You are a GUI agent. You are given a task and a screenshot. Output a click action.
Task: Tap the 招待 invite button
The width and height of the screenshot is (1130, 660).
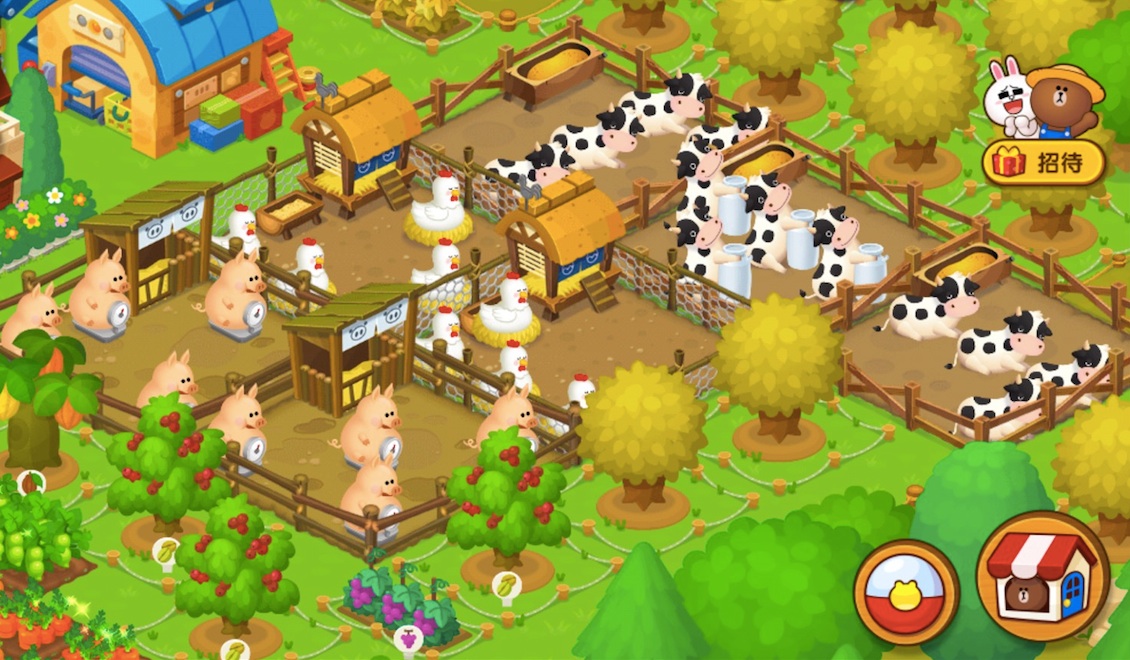pyautogui.click(x=1044, y=163)
